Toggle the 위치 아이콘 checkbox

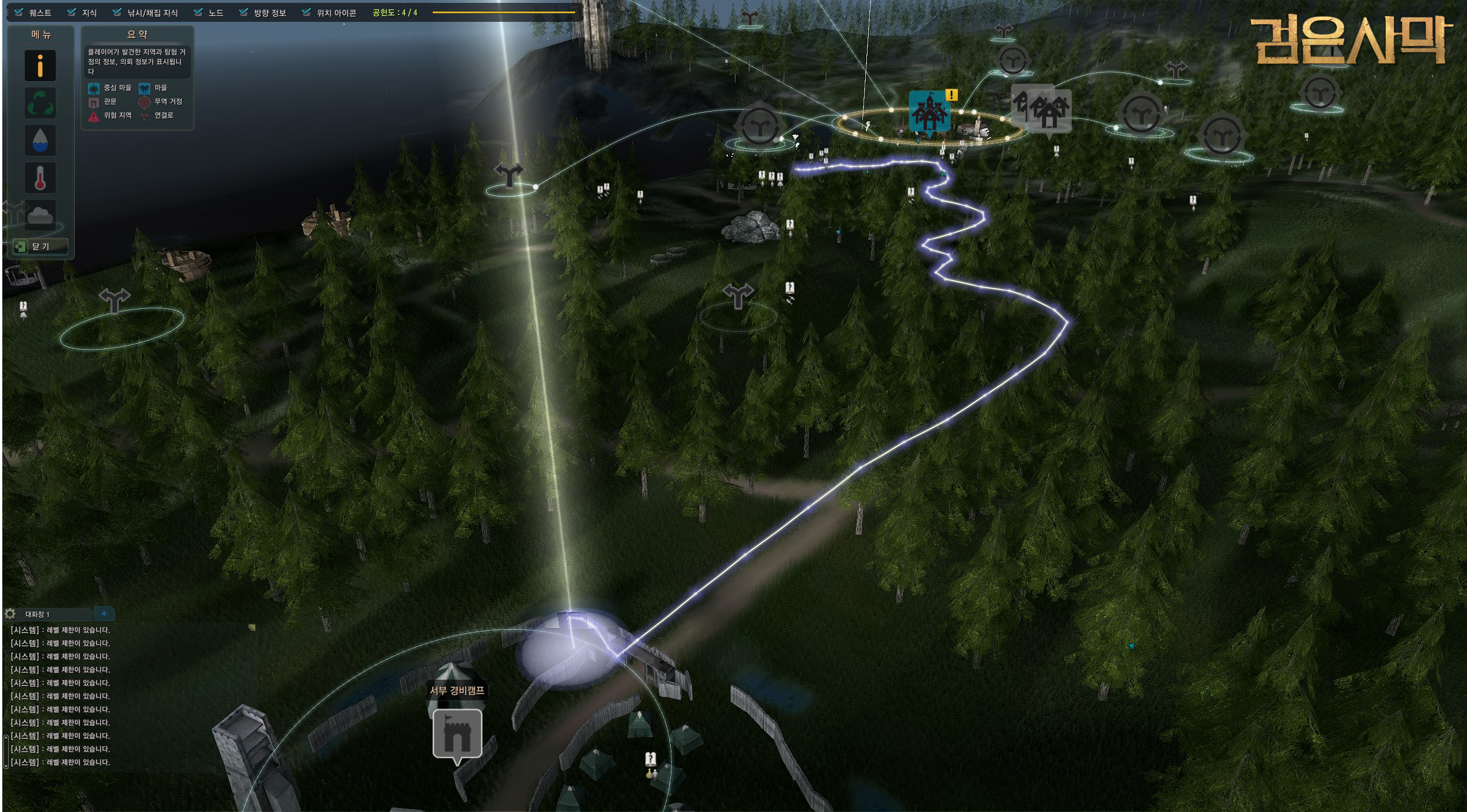(307, 12)
